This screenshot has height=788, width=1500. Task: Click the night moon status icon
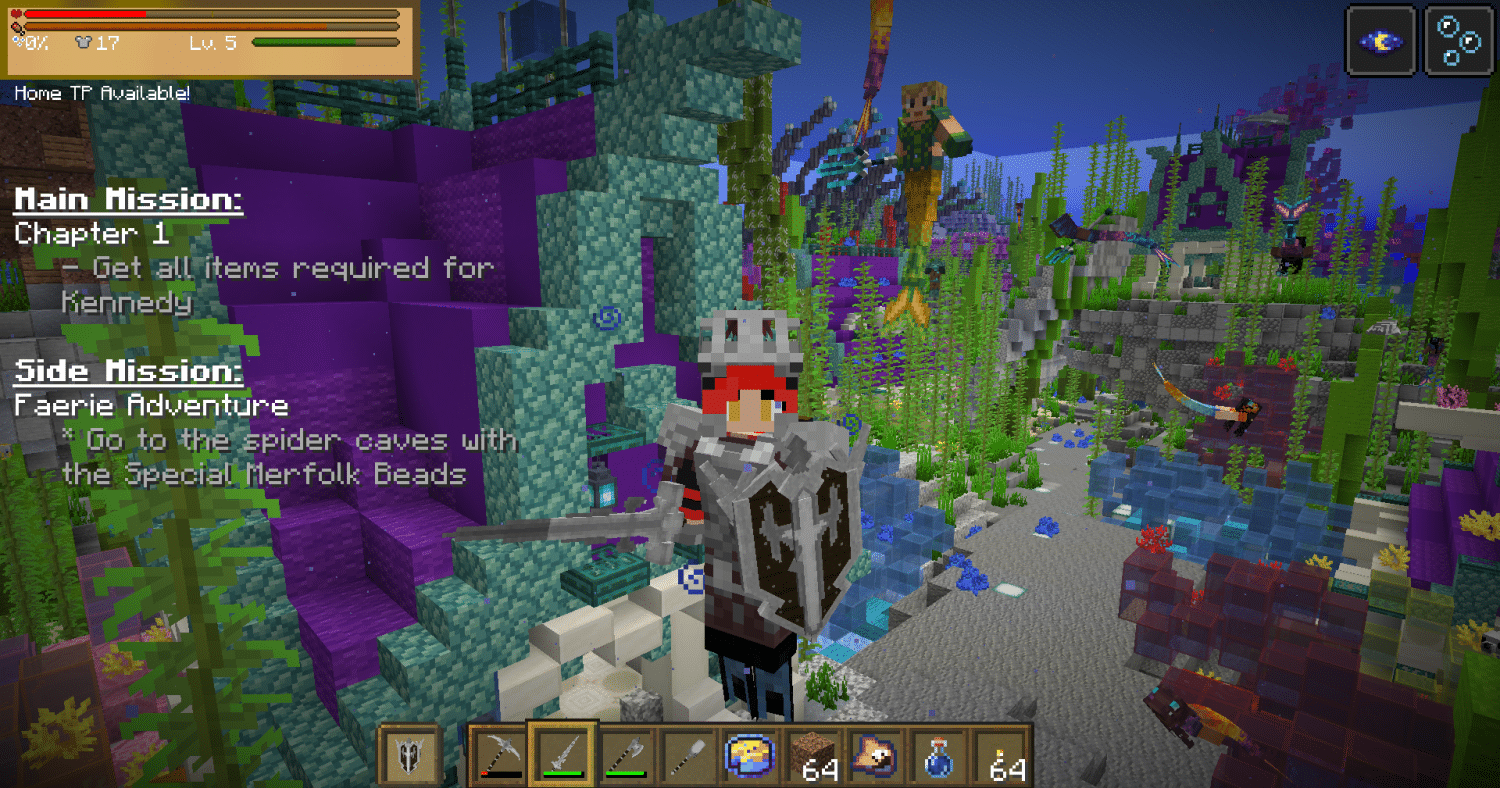tap(1380, 41)
